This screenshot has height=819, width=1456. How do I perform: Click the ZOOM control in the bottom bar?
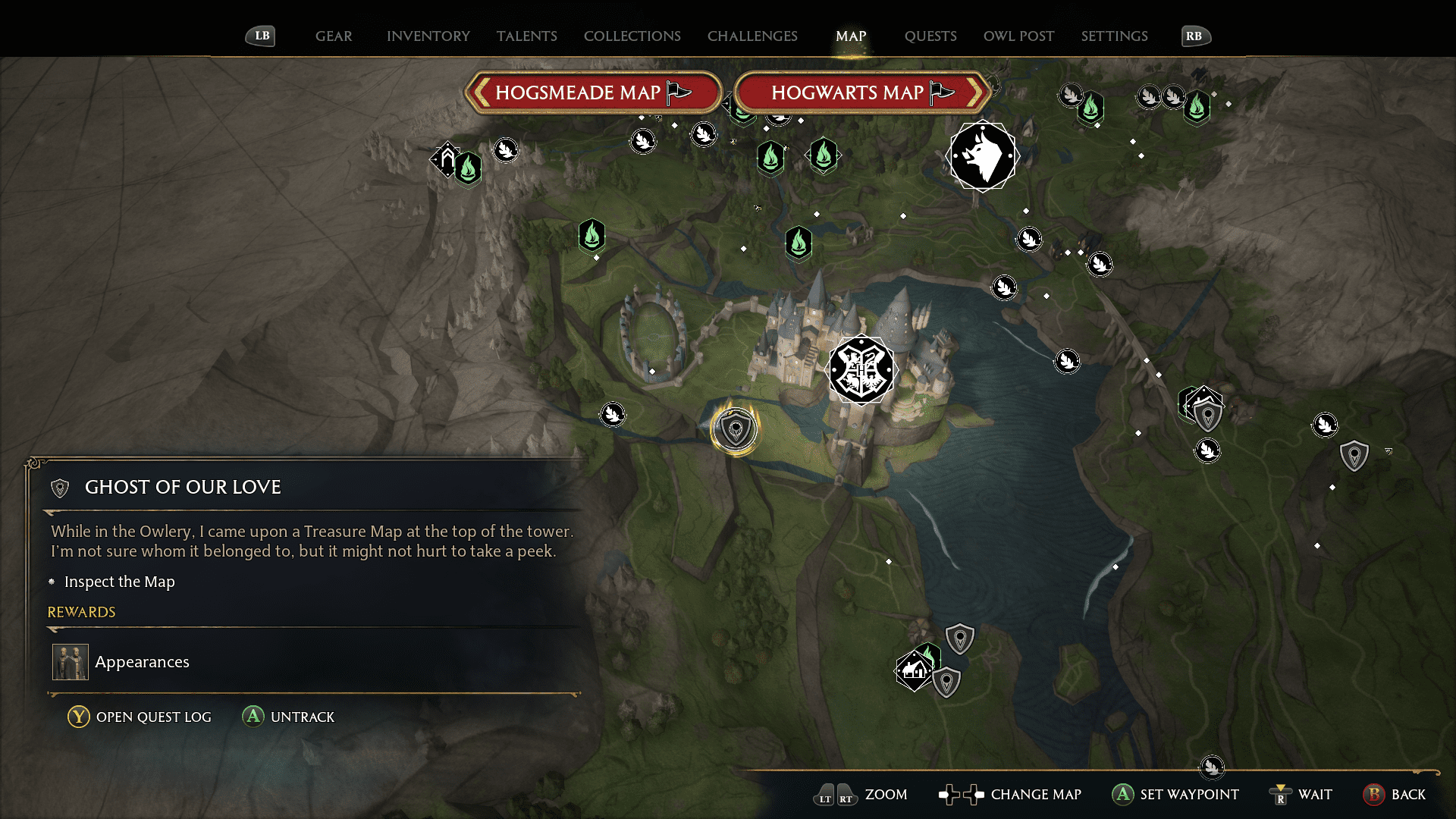pos(886,795)
